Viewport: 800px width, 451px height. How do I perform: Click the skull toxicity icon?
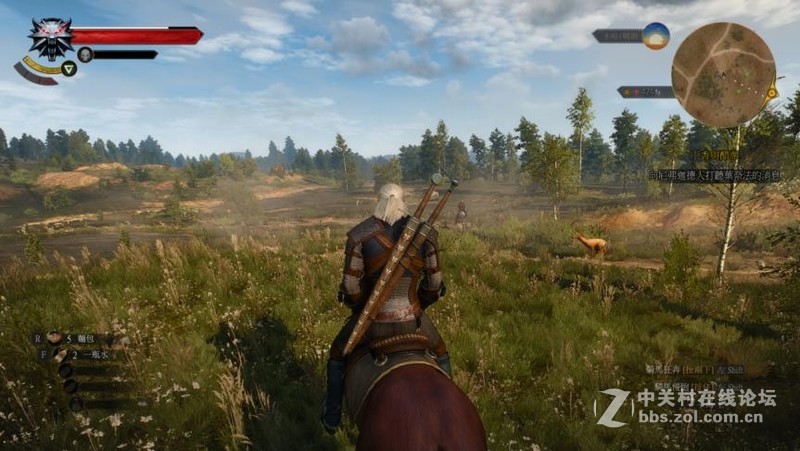click(85, 54)
